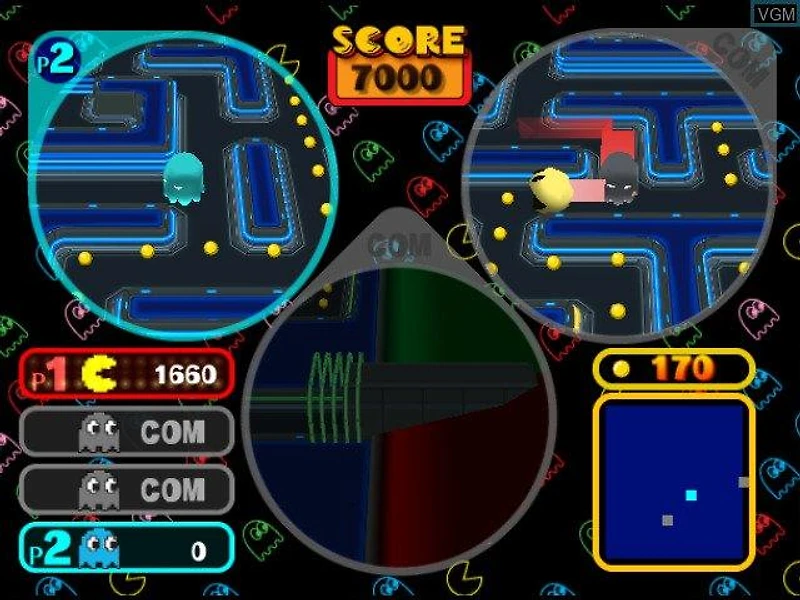Select the P1 Pac-Man player panel

pos(126,375)
